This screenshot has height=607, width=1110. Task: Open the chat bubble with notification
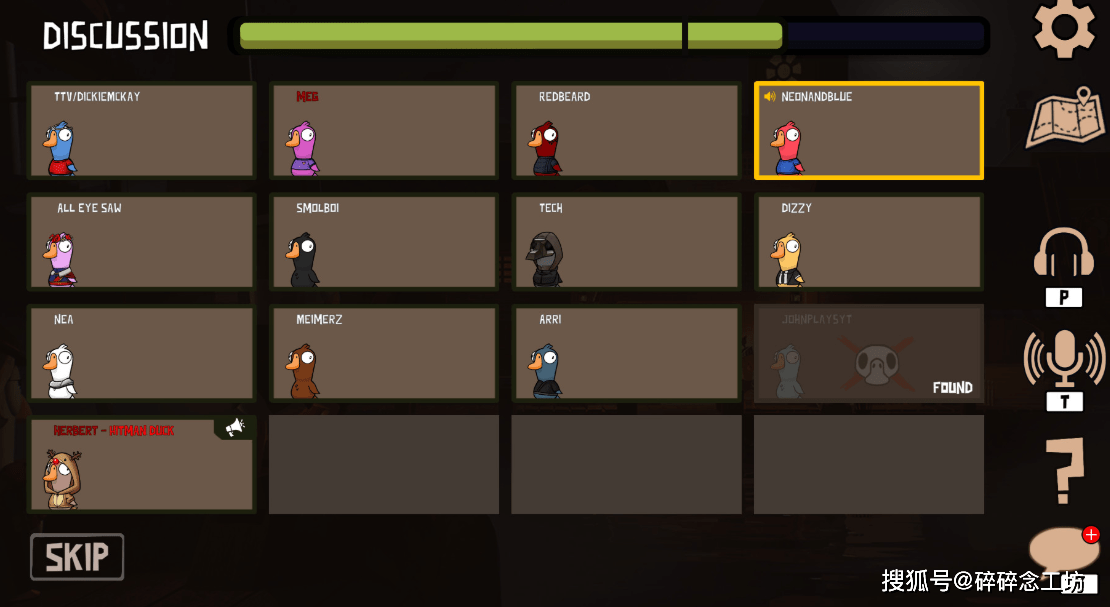coord(1063,551)
